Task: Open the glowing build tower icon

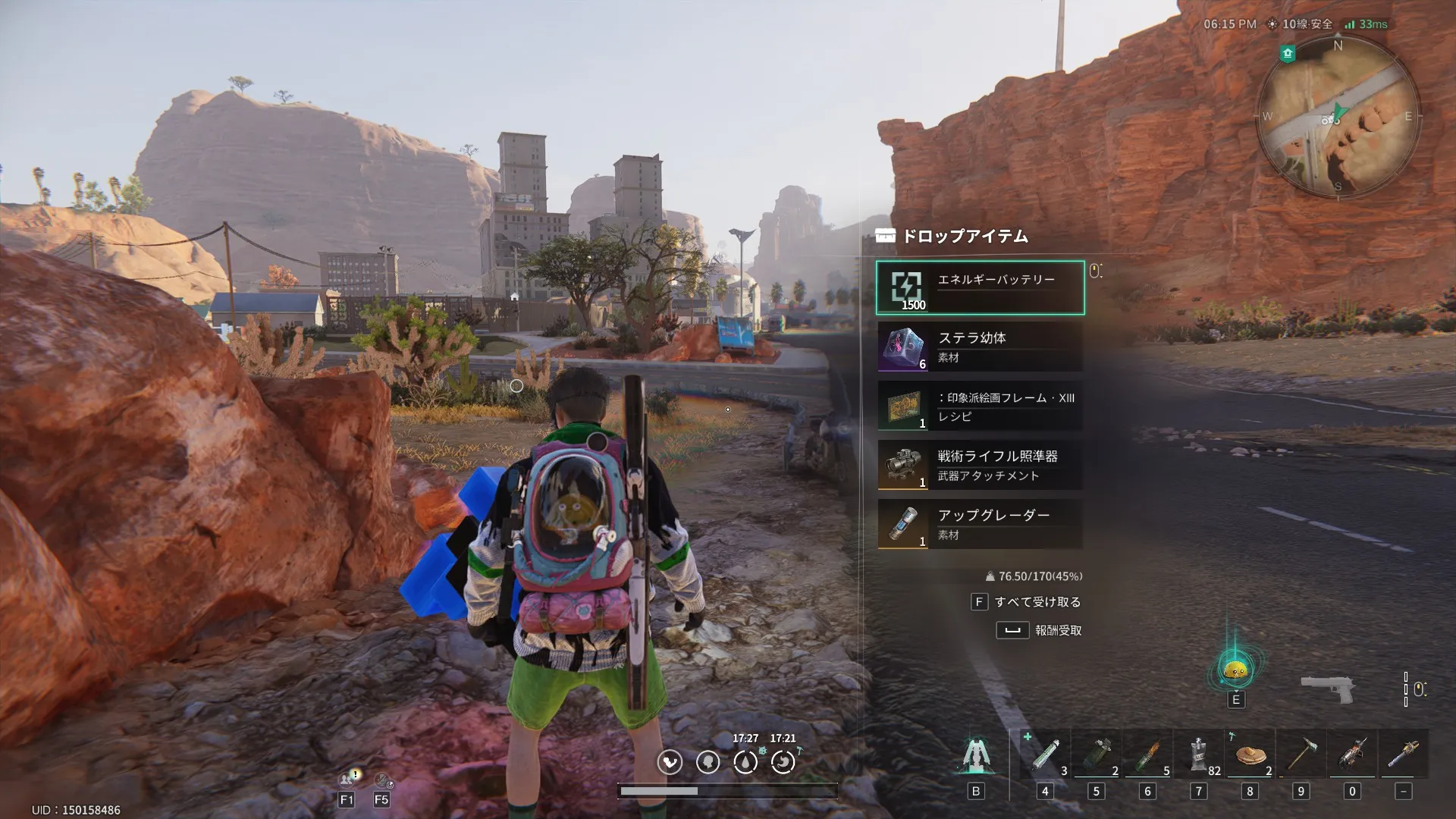Action: coord(976,755)
